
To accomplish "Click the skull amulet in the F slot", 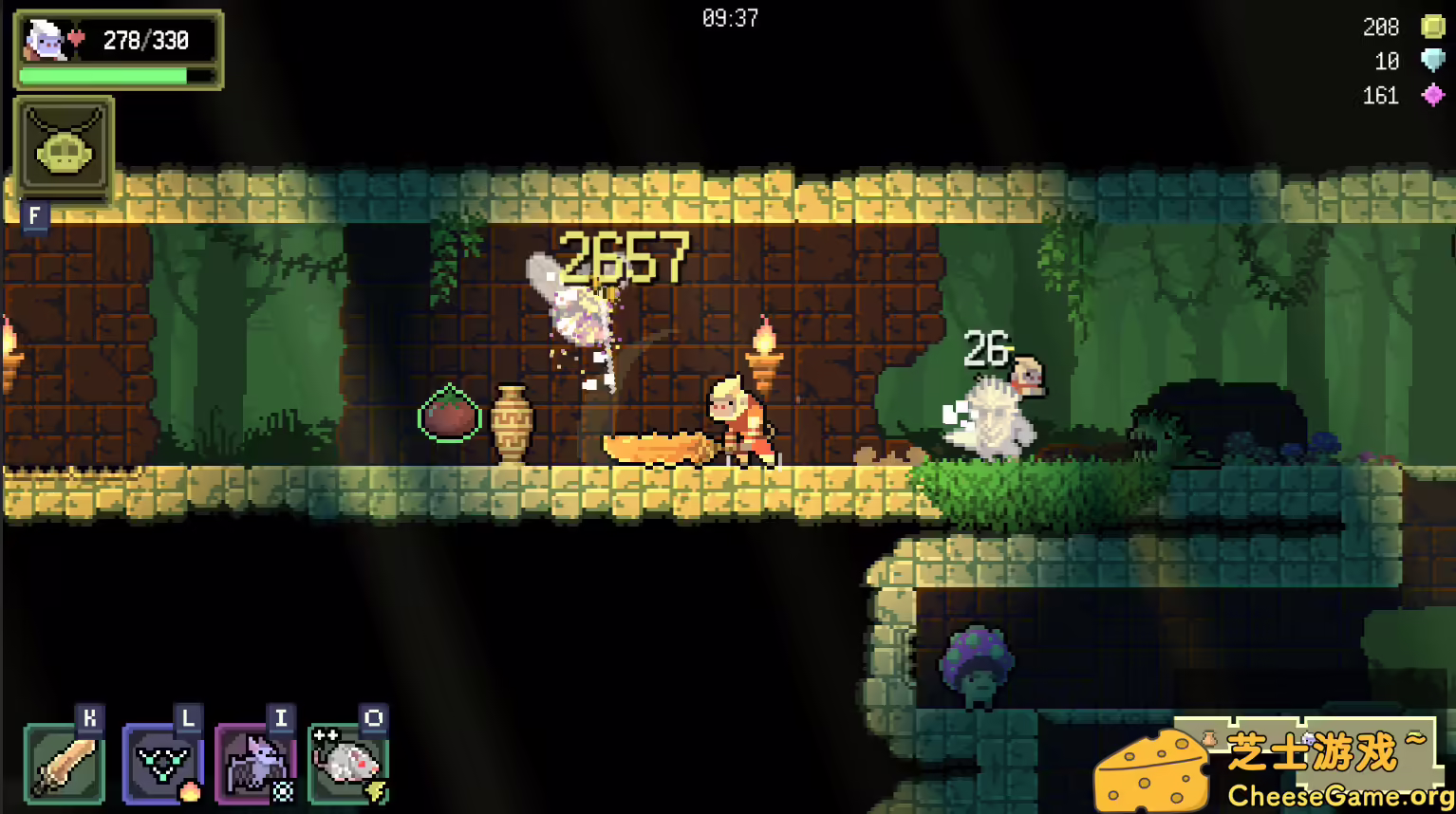I will 62,149.
